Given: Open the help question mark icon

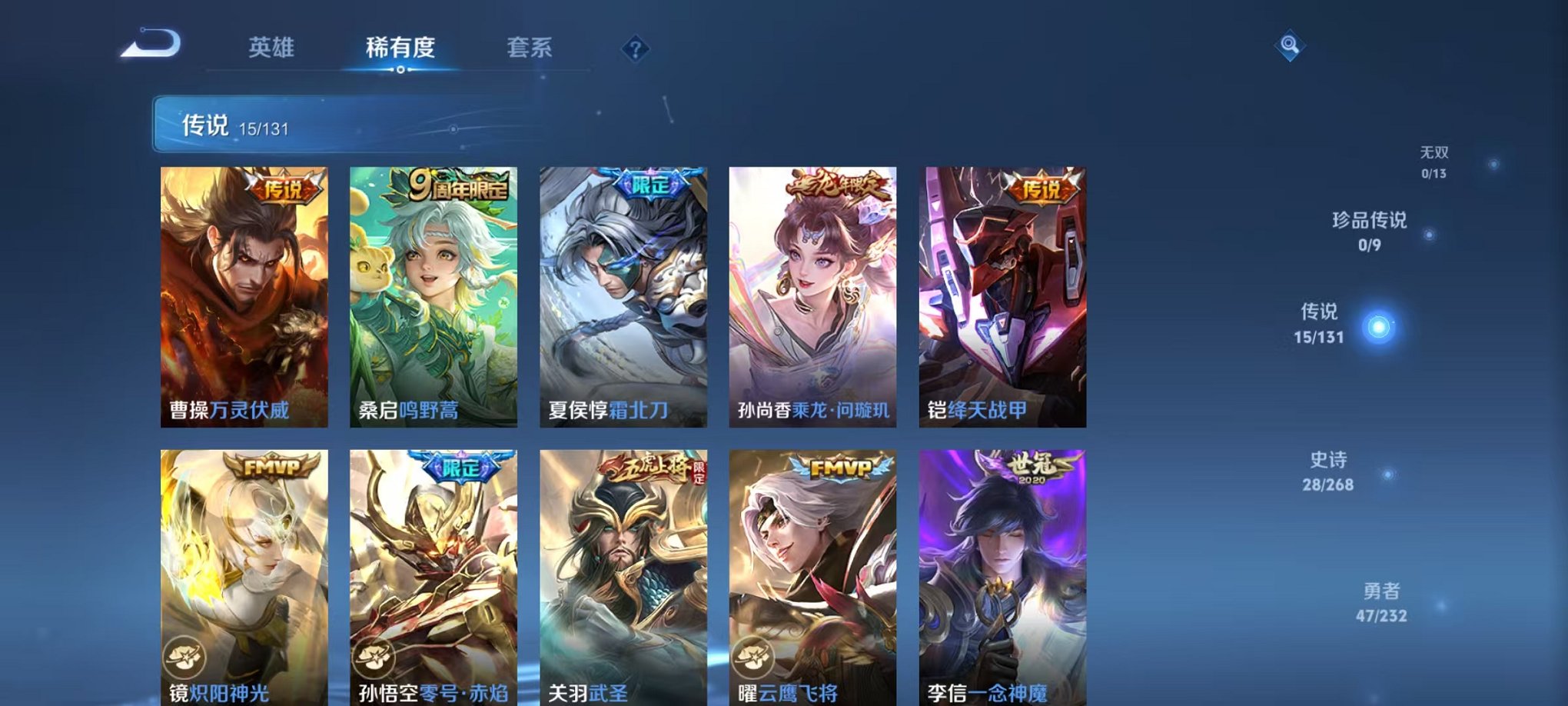Looking at the screenshot, I should 635,50.
